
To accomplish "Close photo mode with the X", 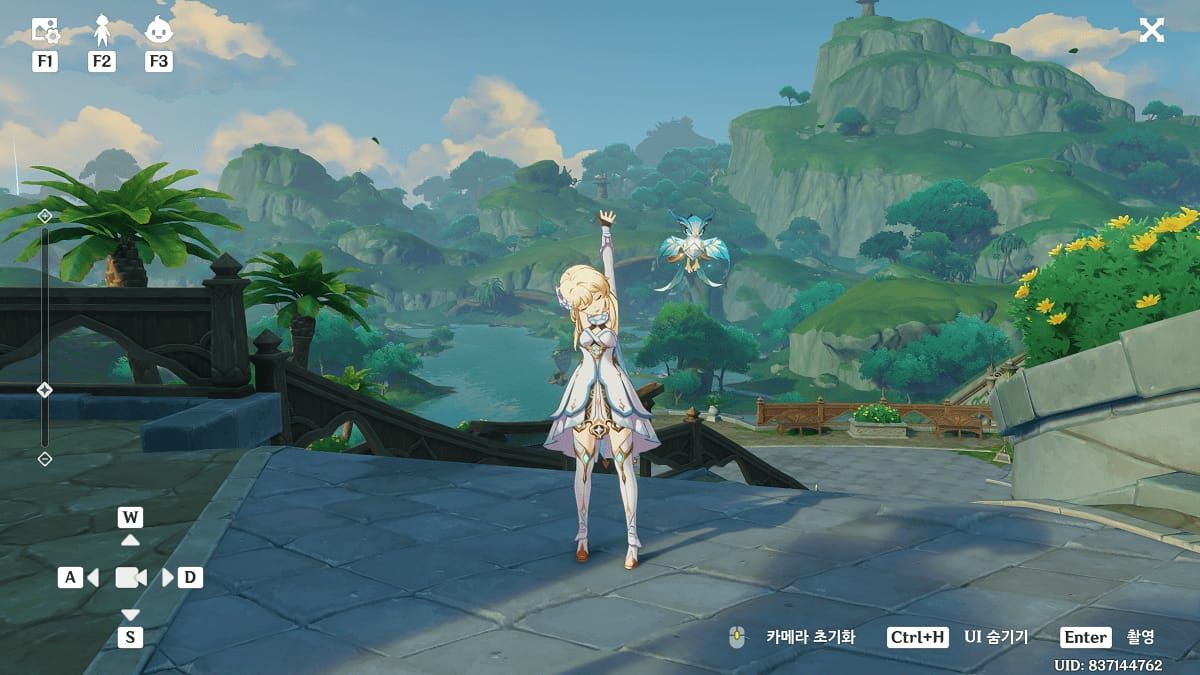I will [1152, 30].
